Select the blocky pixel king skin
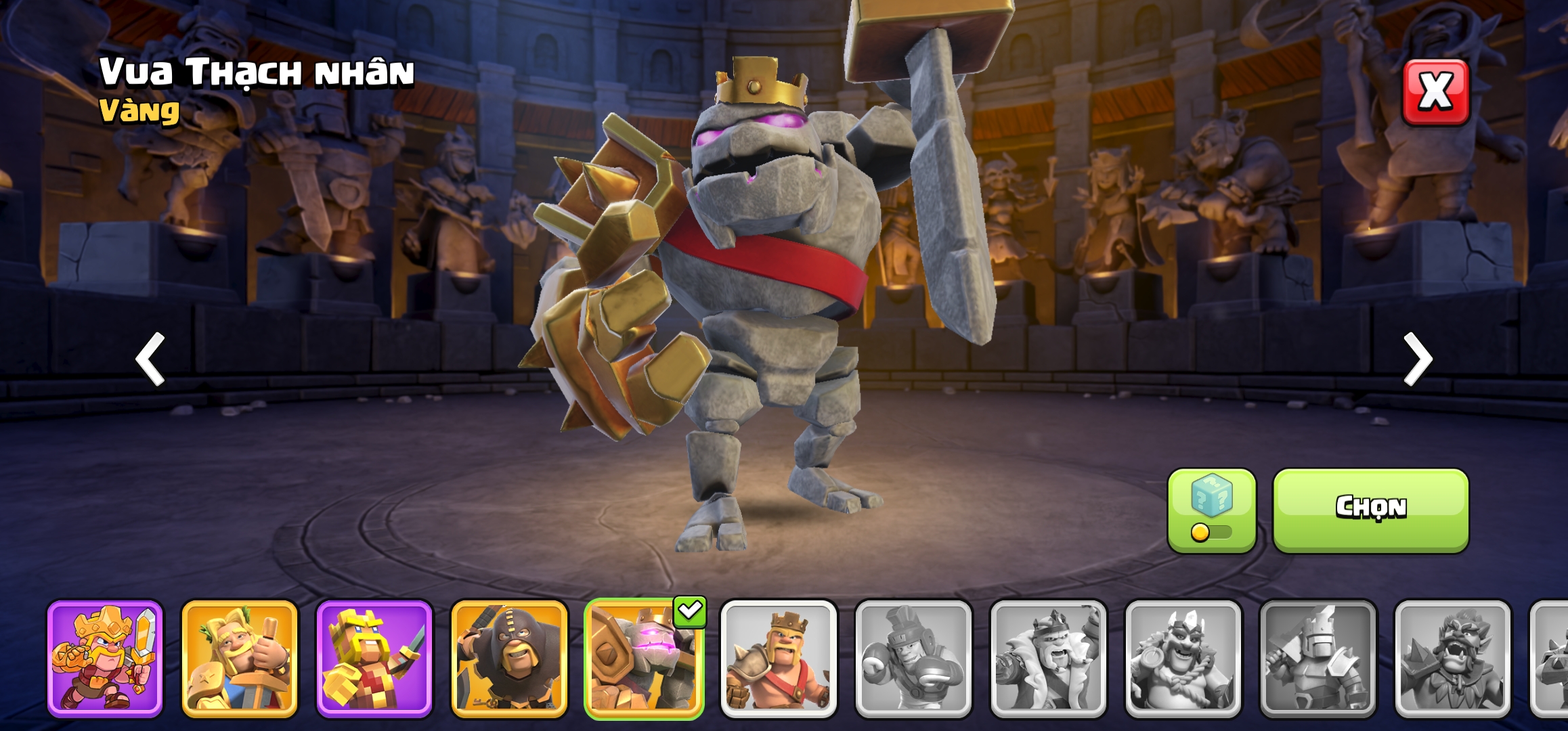This screenshot has width=1568, height=731. point(374,658)
